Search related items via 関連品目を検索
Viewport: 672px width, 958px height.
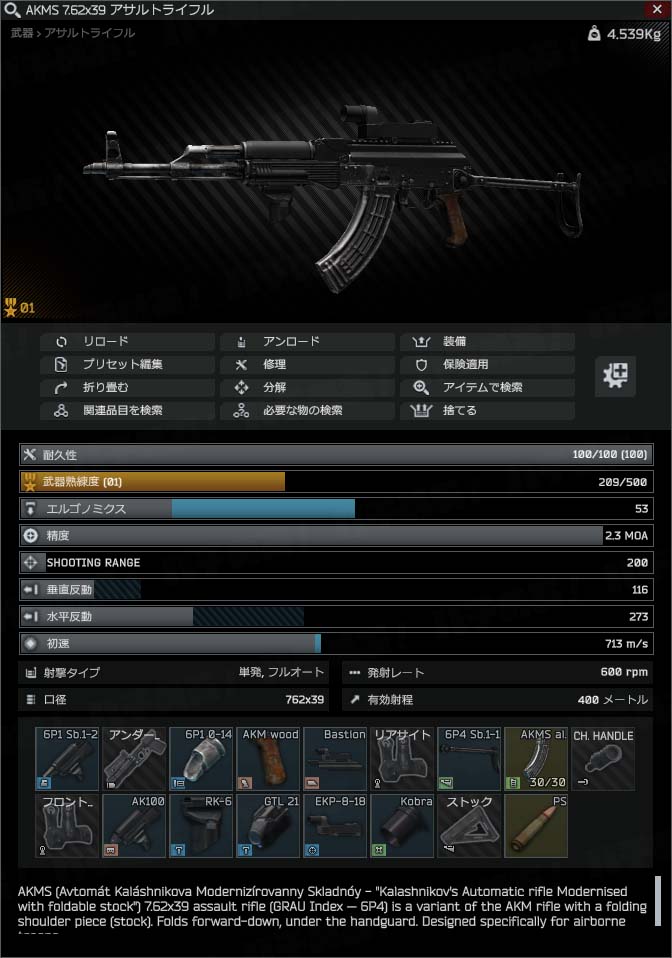click(127, 410)
